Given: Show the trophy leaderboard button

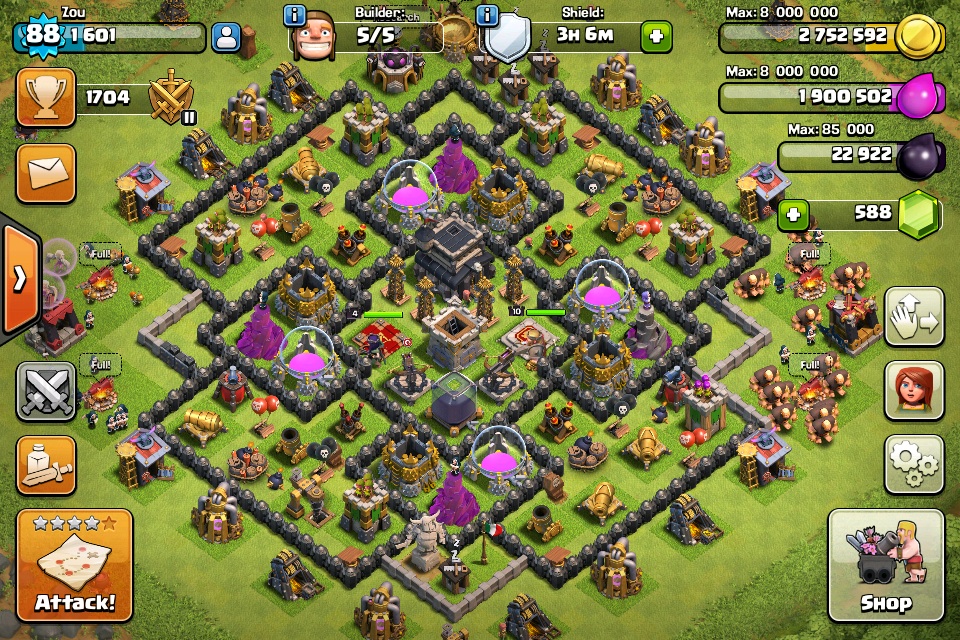Looking at the screenshot, I should (46, 97).
